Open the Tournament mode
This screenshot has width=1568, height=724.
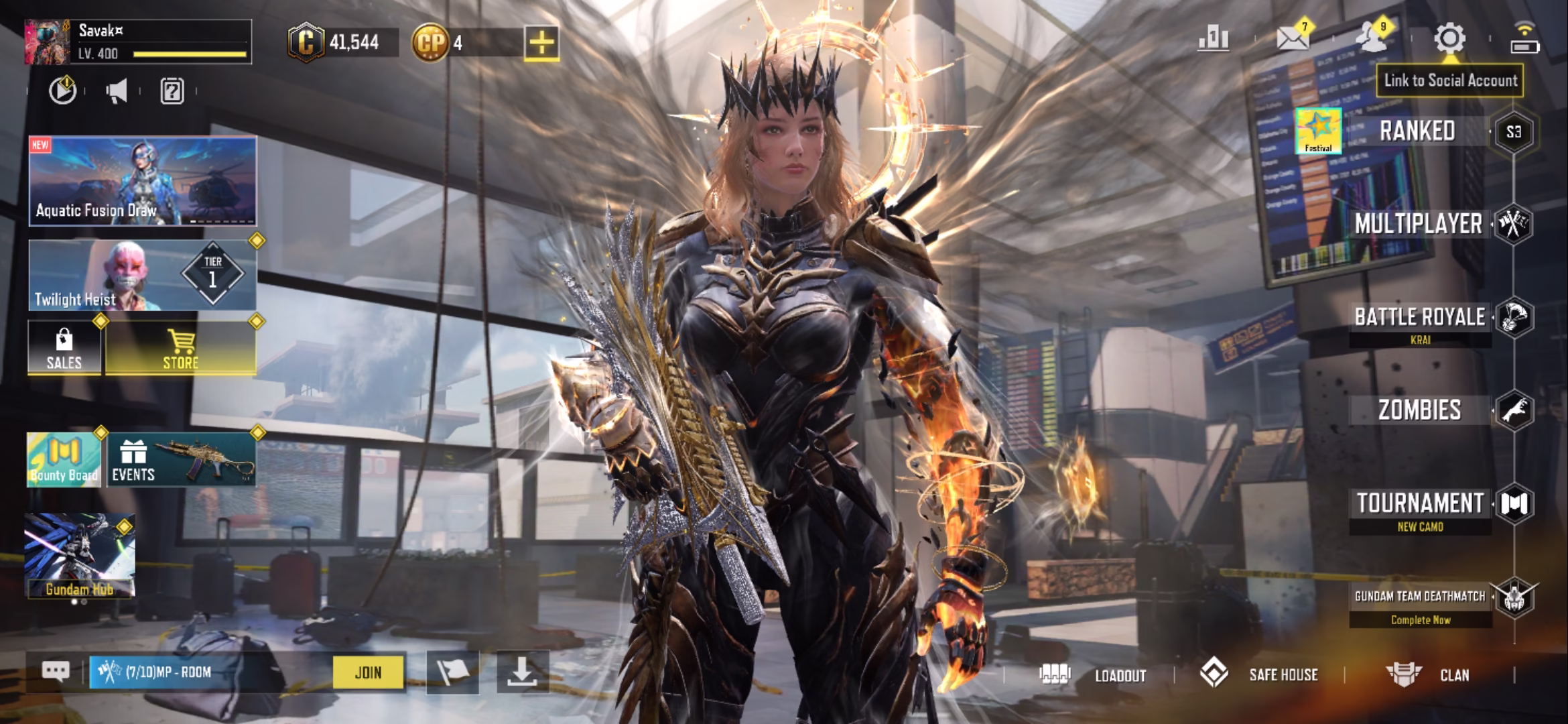click(1419, 503)
